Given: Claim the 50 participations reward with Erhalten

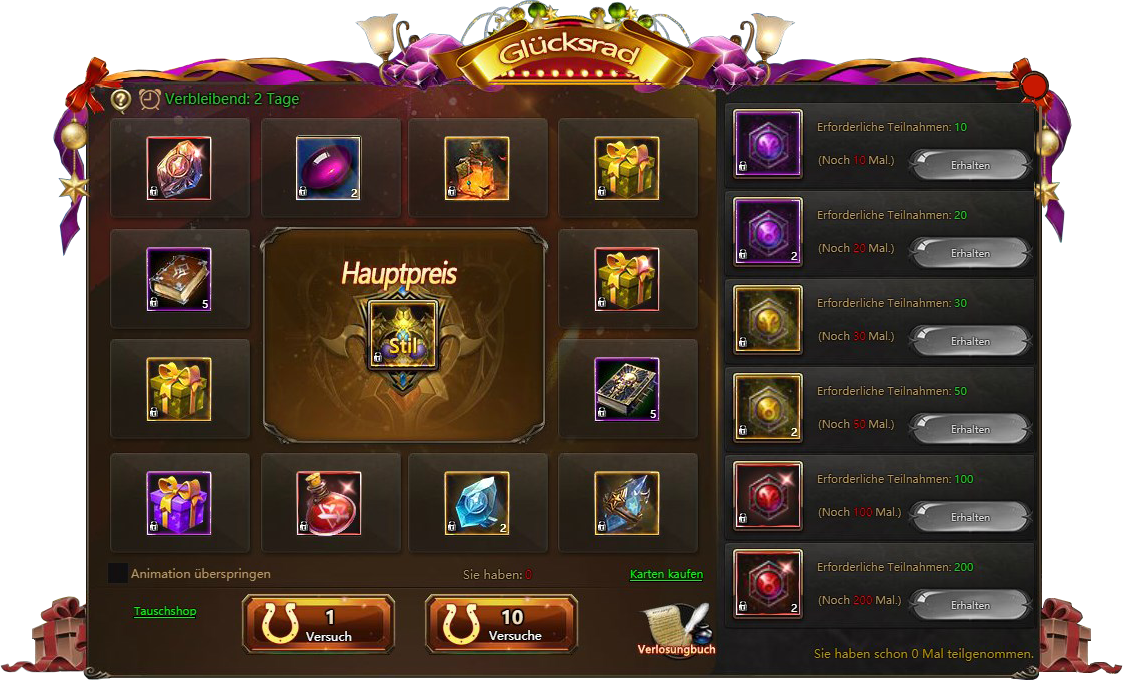Looking at the screenshot, I should point(969,430).
